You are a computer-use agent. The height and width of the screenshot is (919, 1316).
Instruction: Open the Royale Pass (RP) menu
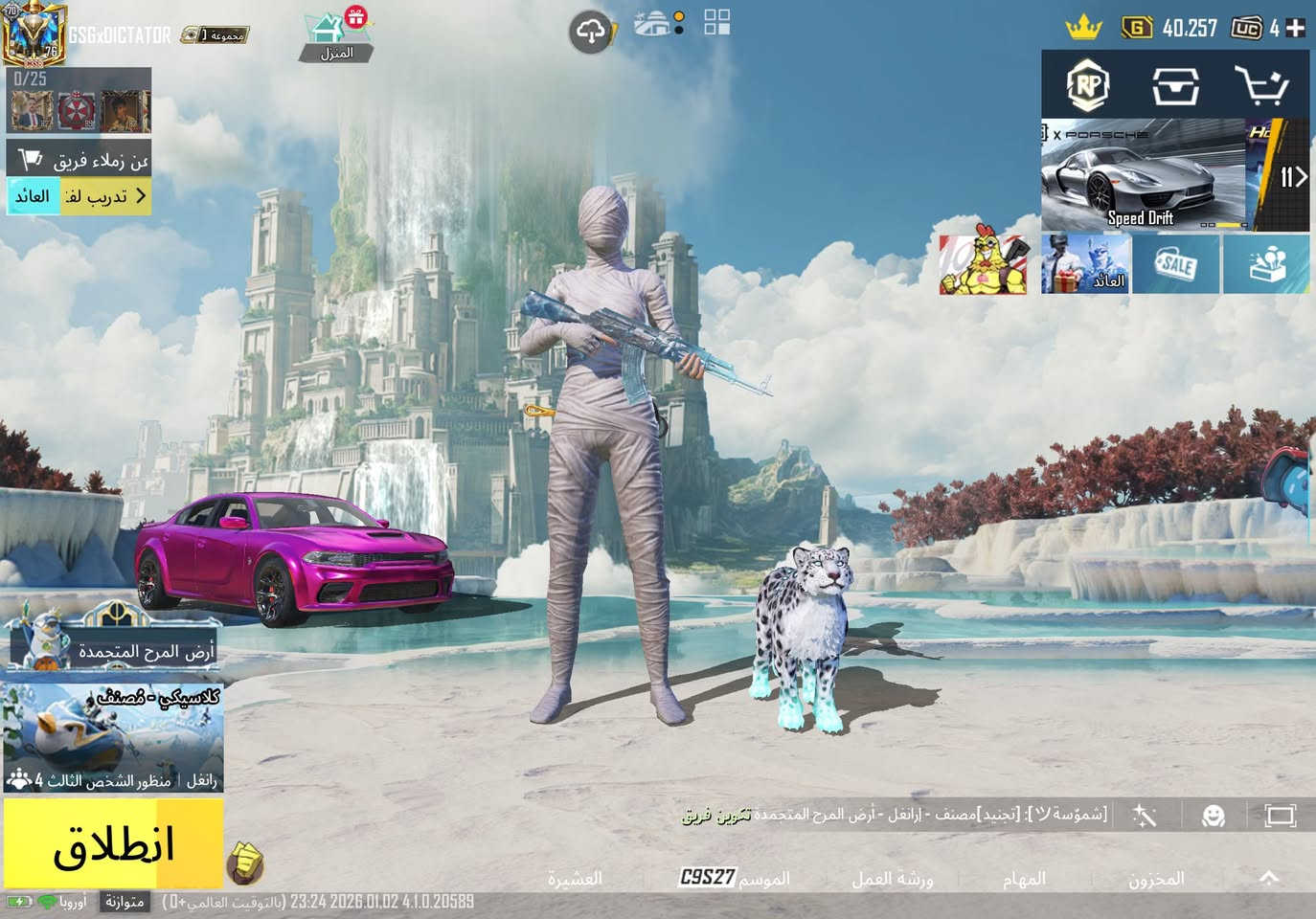coord(1088,86)
